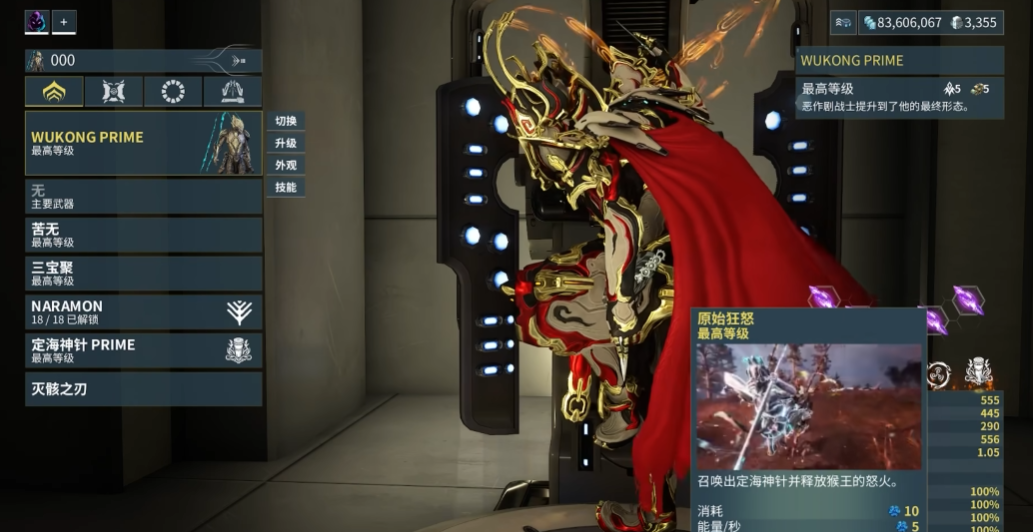Open the 外观 (appearance) options
The image size is (1033, 532).
click(286, 165)
